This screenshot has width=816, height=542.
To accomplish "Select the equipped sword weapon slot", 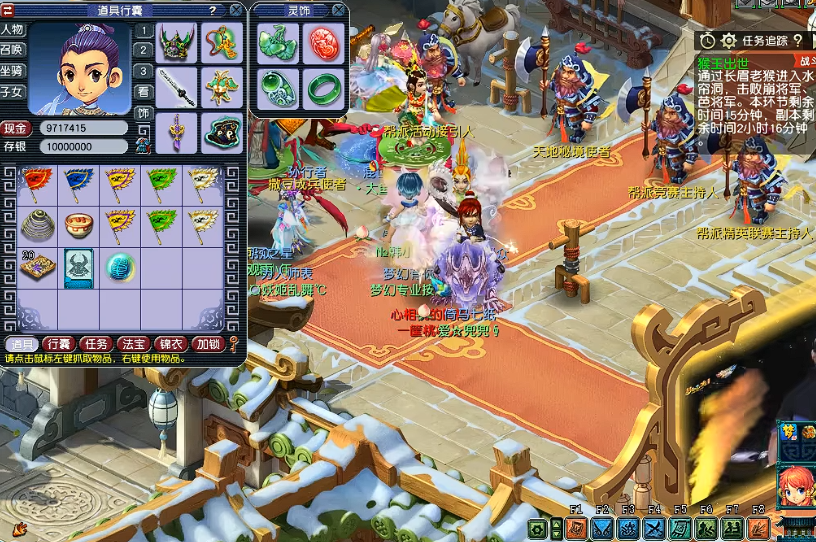I will click(x=177, y=87).
